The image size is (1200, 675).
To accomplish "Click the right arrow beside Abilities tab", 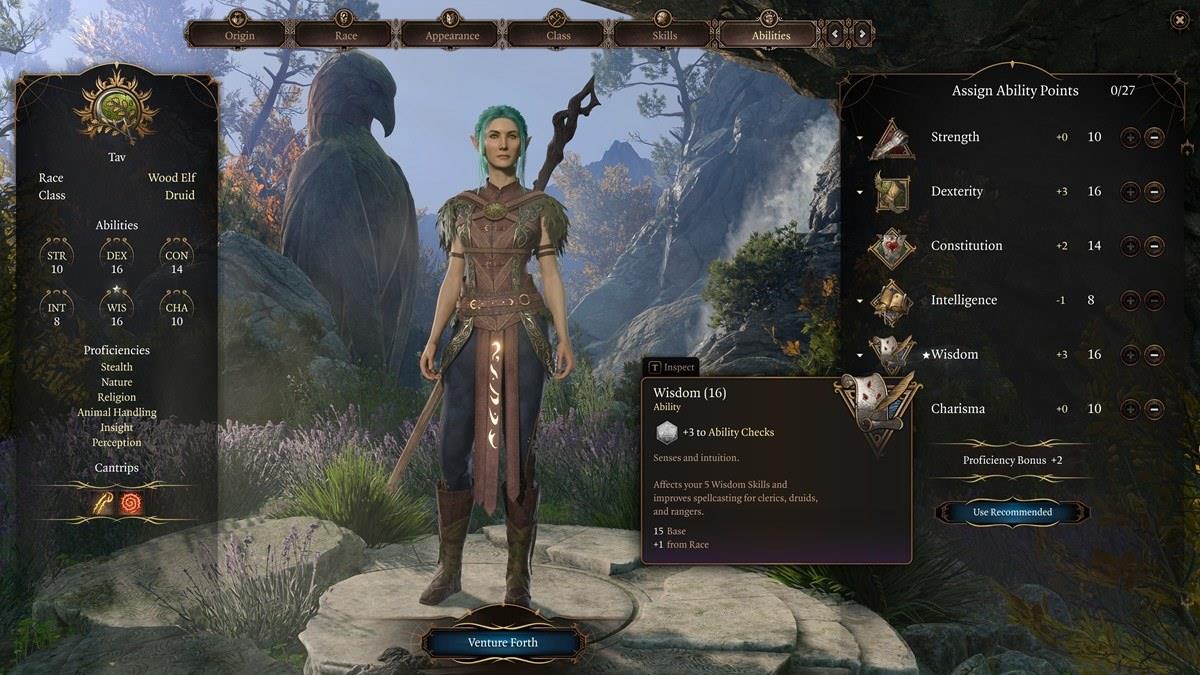I will (x=862, y=34).
